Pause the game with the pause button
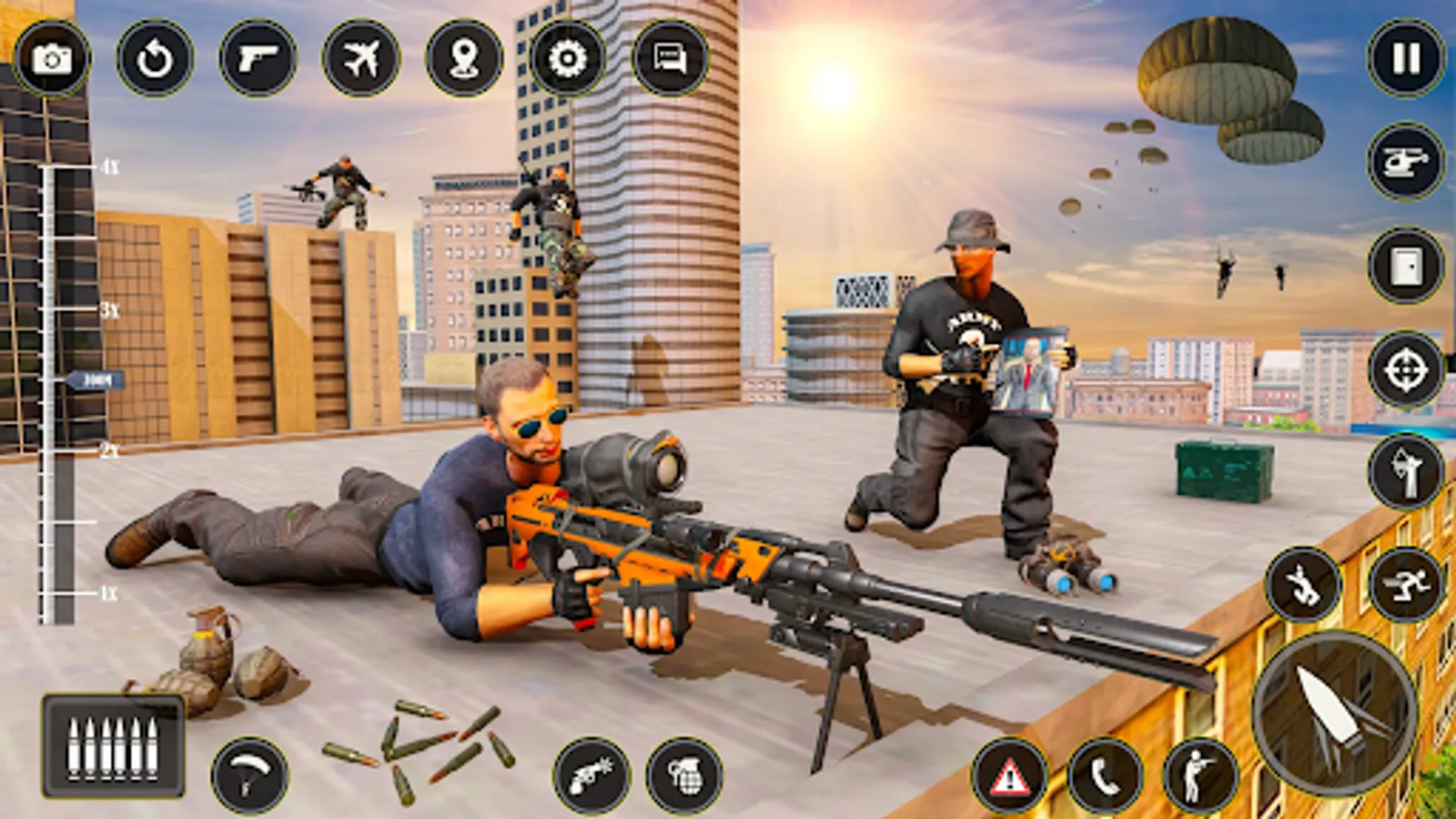Image resolution: width=1456 pixels, height=819 pixels. point(1404,58)
